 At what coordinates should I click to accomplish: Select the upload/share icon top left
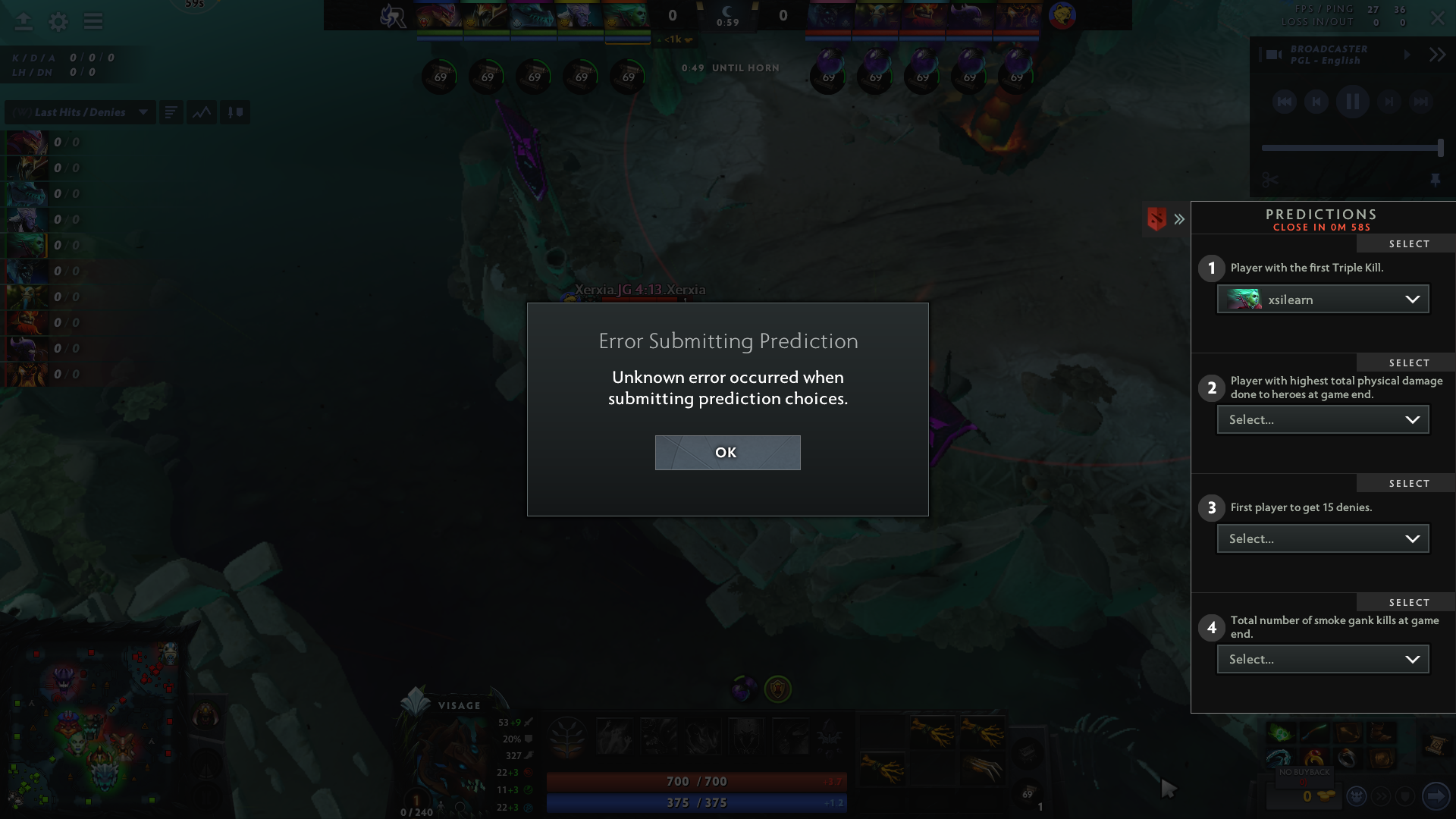[x=23, y=22]
